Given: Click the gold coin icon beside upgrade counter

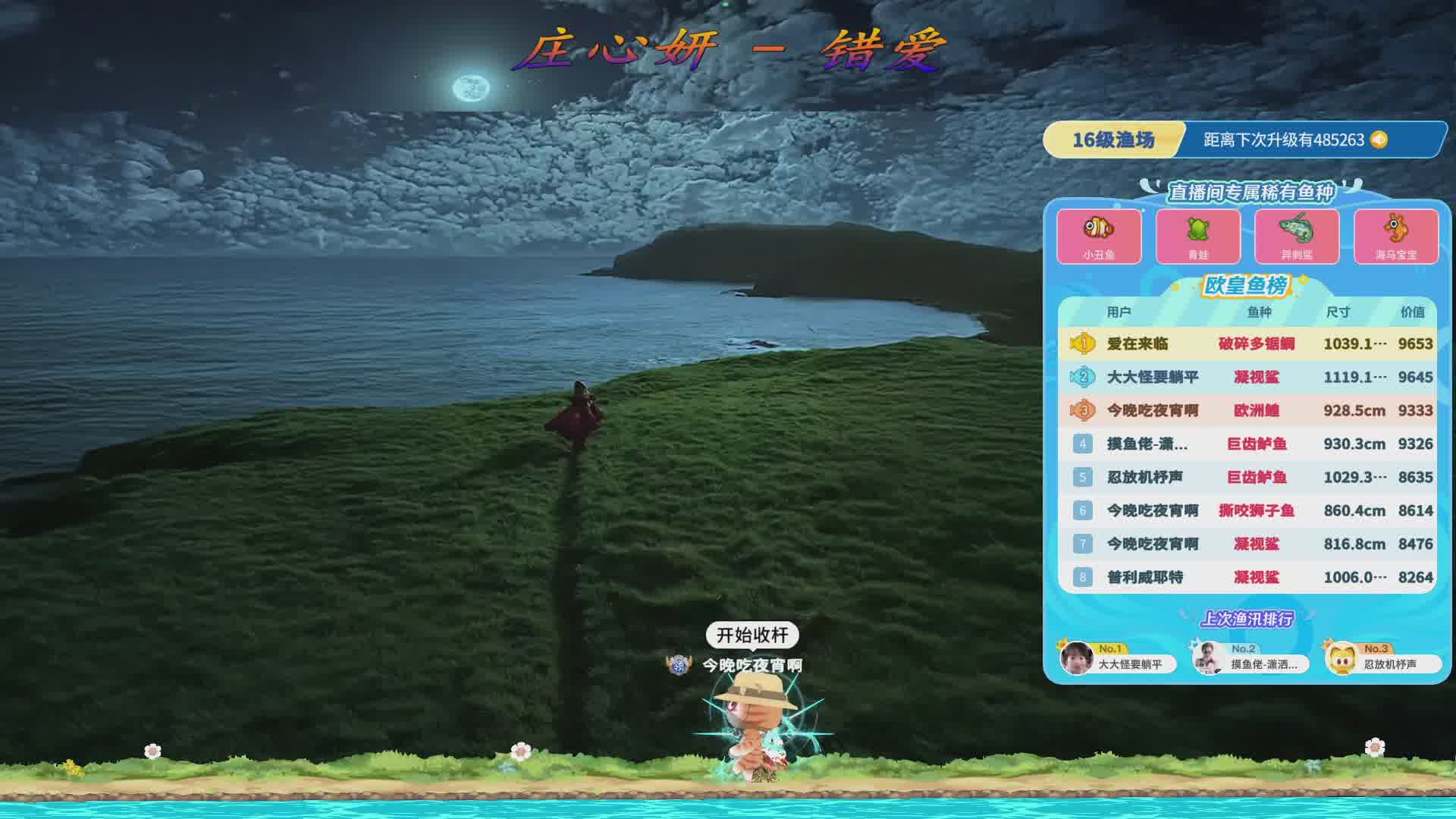Looking at the screenshot, I should [x=1379, y=140].
